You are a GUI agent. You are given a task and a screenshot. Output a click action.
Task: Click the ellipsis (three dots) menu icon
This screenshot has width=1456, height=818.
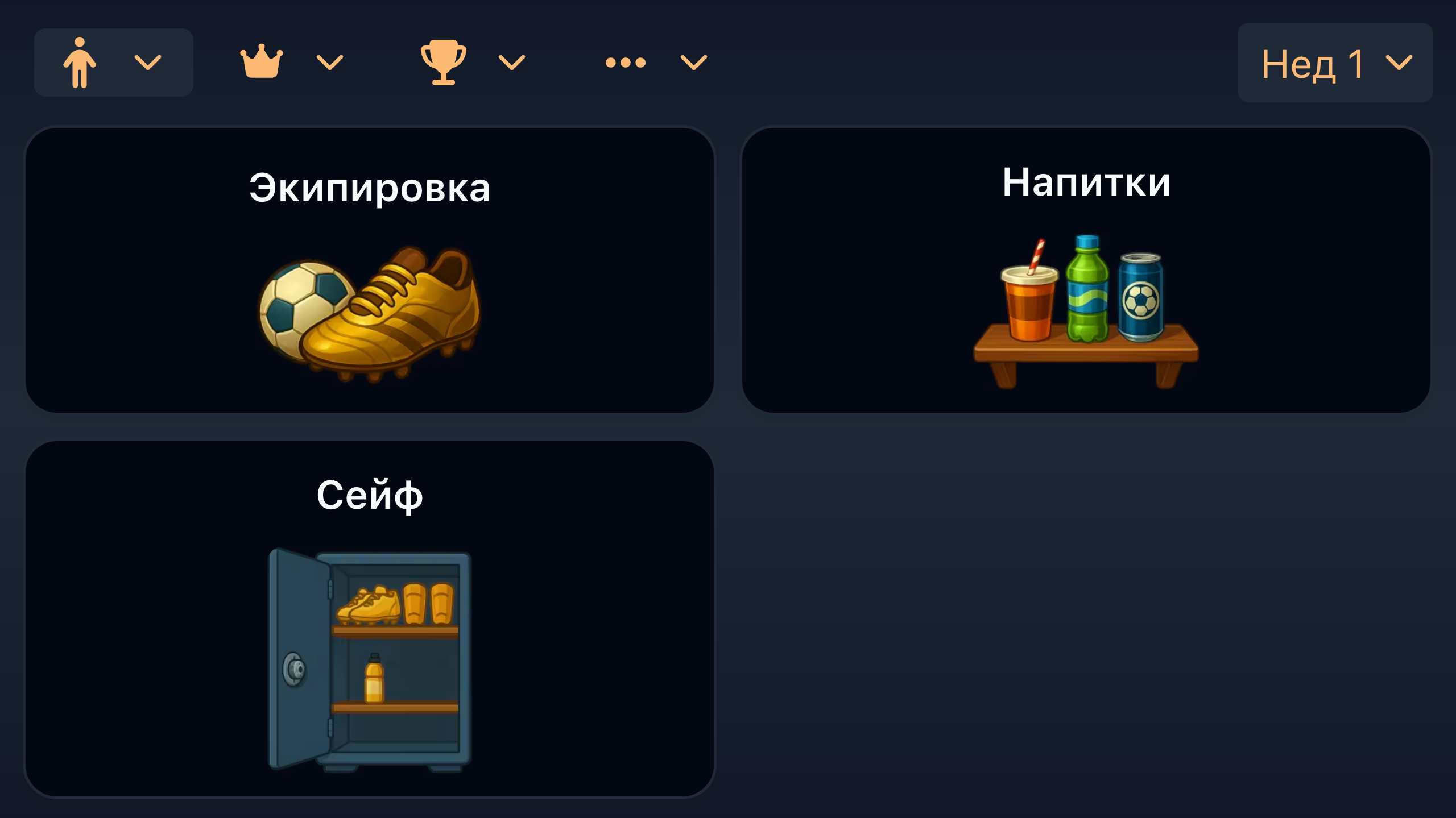[626, 63]
